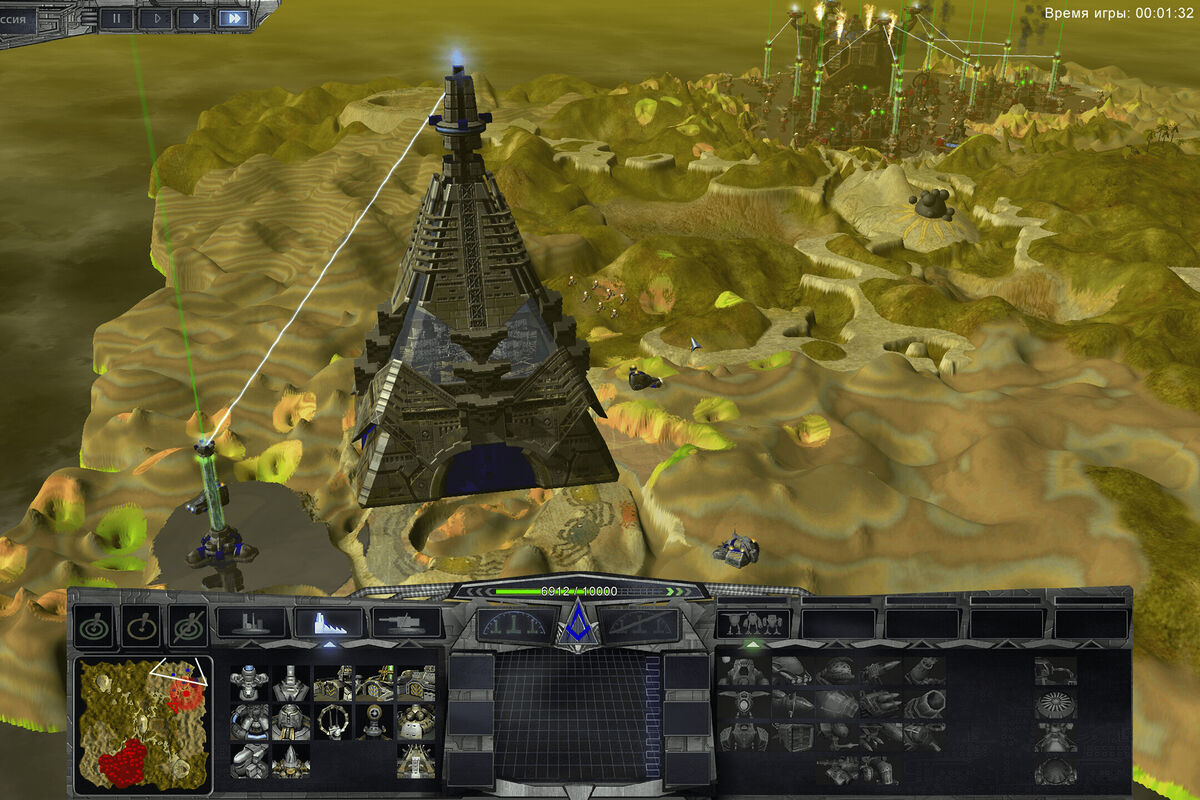Select the round turbine-fan unit icon
This screenshot has height=800, width=1200.
1055,705
